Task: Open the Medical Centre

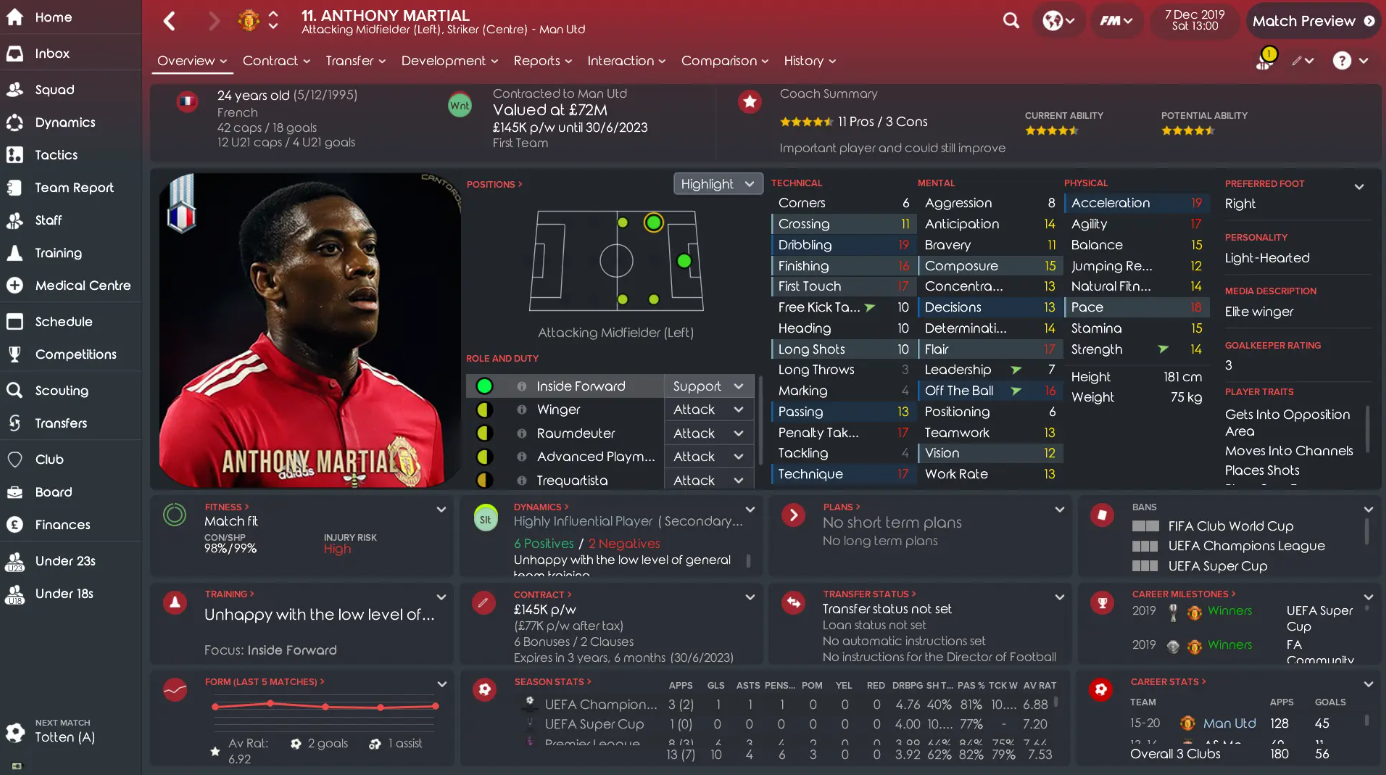Action: point(86,287)
